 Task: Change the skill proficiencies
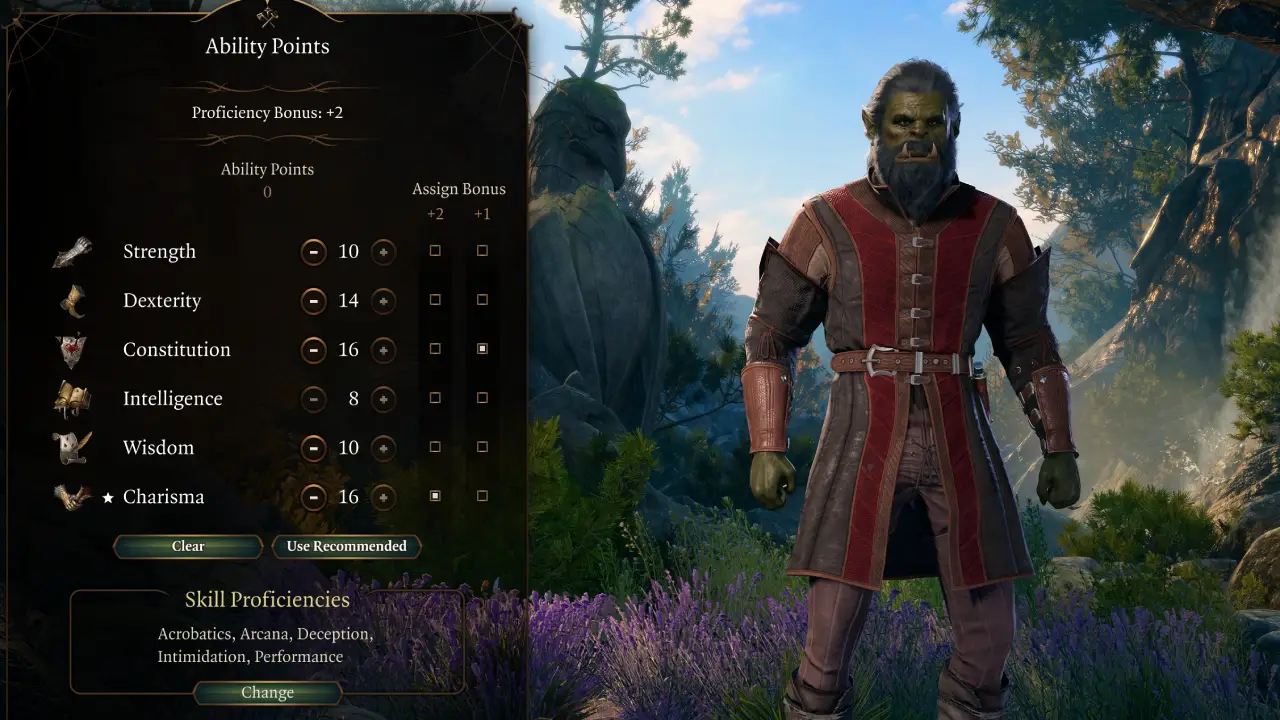267,692
